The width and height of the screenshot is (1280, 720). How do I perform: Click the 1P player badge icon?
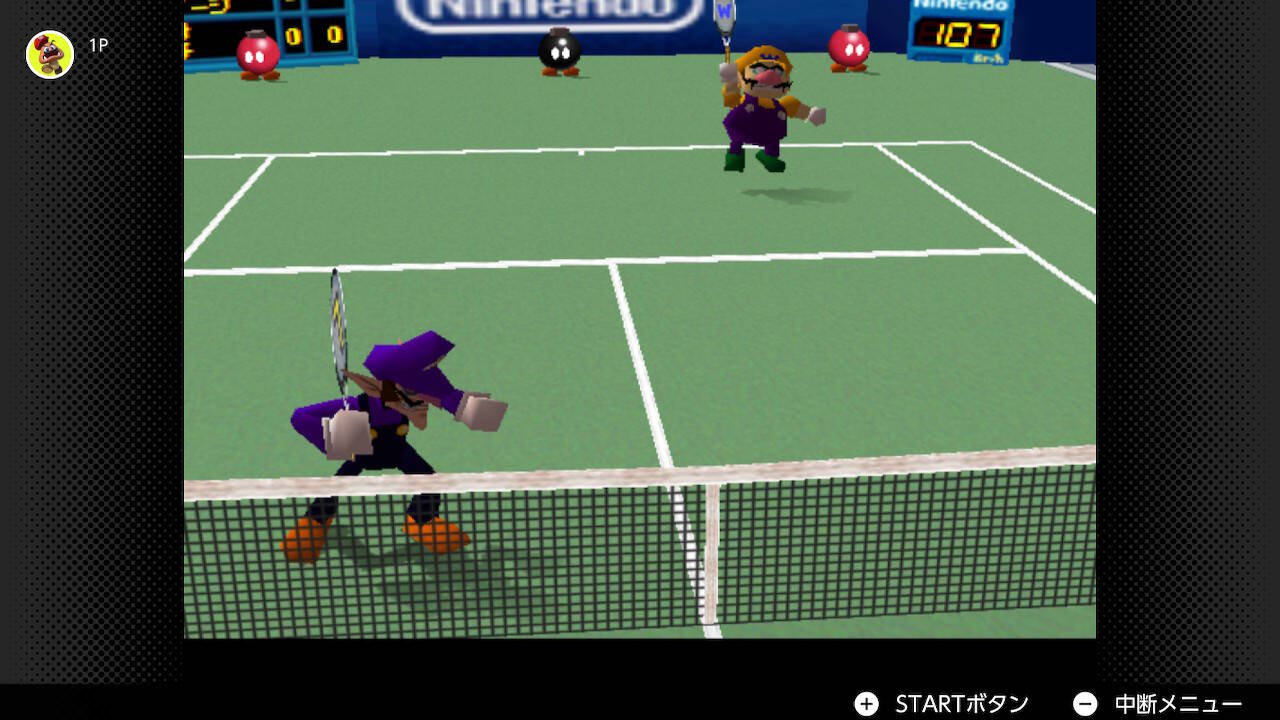coord(48,55)
